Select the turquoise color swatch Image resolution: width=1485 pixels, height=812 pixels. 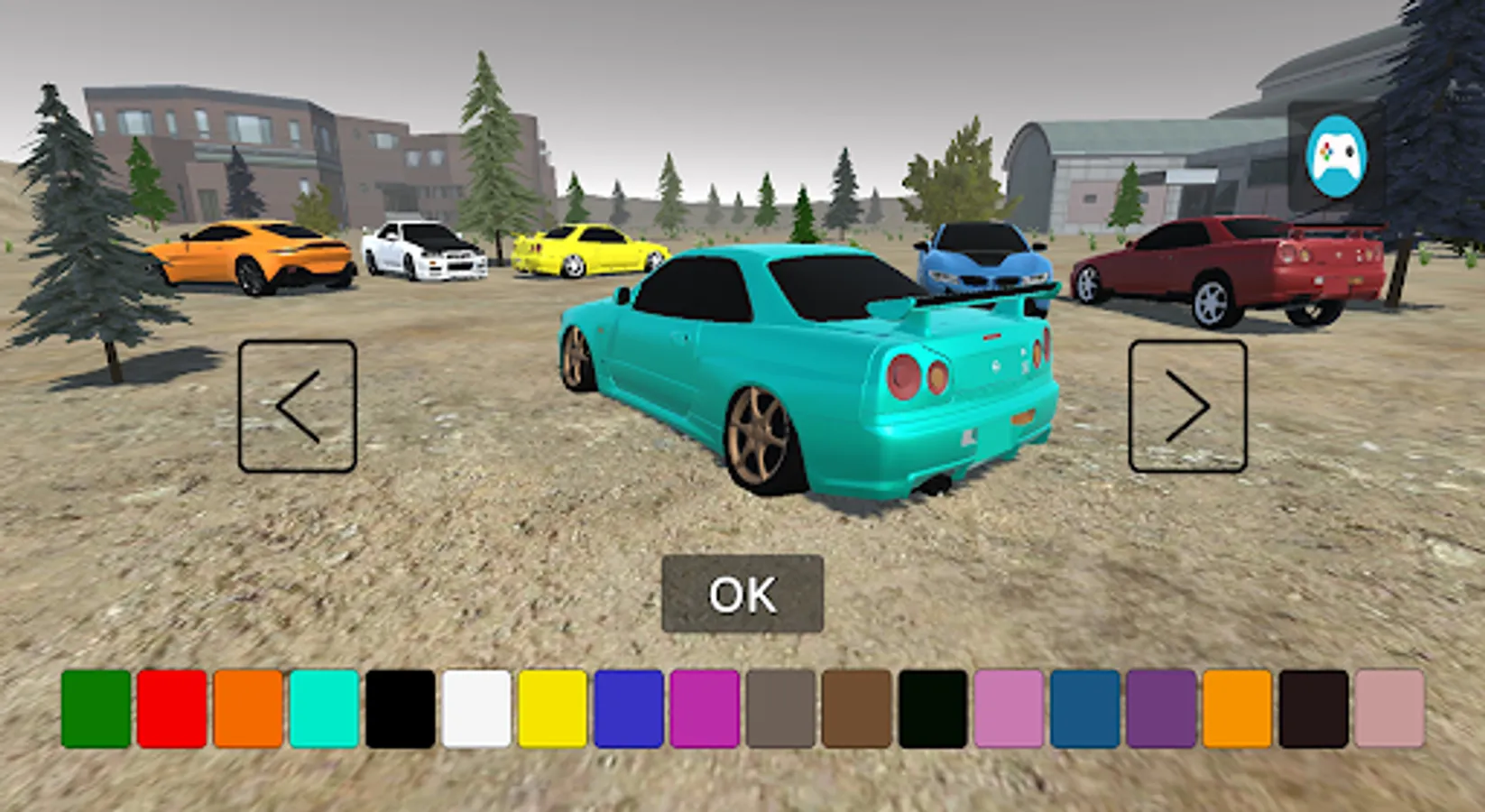325,708
